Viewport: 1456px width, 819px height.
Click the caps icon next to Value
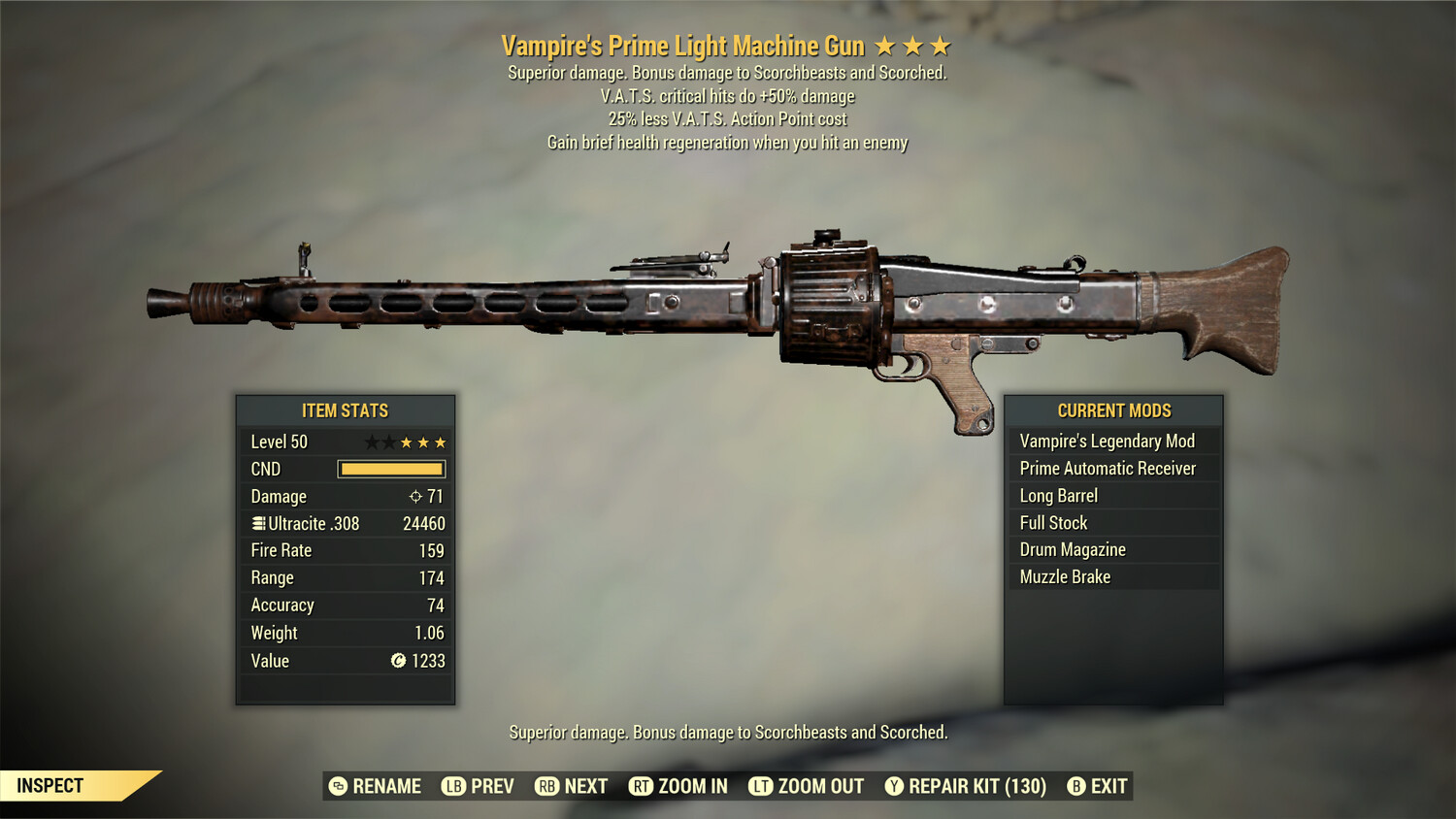pos(398,660)
